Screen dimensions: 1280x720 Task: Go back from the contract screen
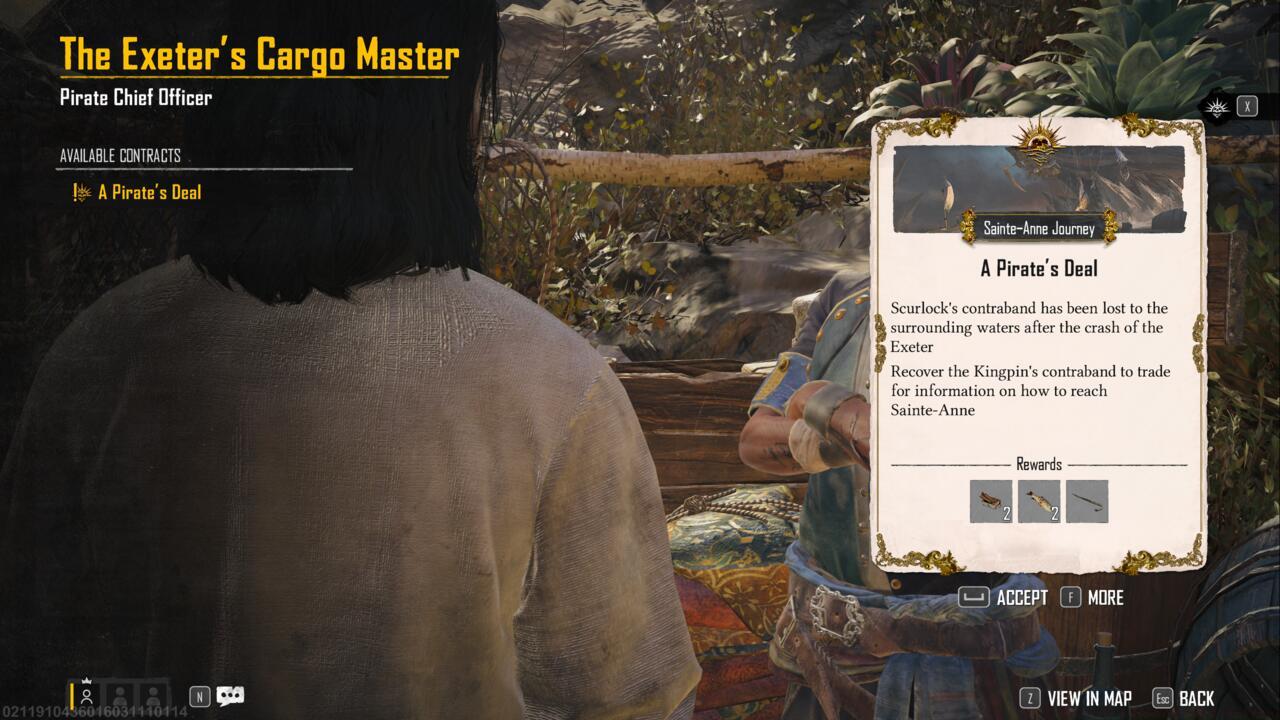(1184, 699)
